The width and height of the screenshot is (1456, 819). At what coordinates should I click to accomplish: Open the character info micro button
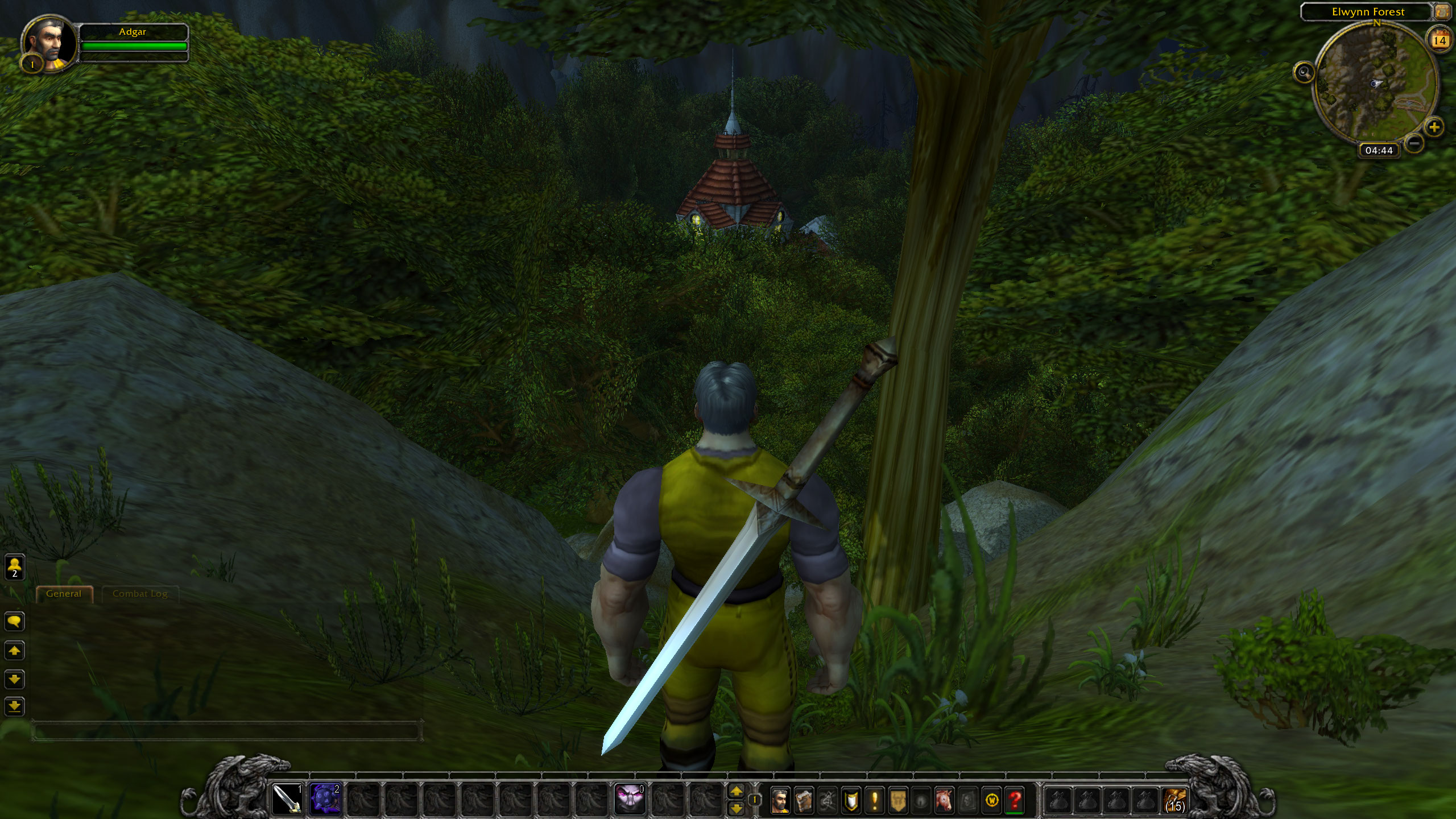pyautogui.click(x=780, y=801)
